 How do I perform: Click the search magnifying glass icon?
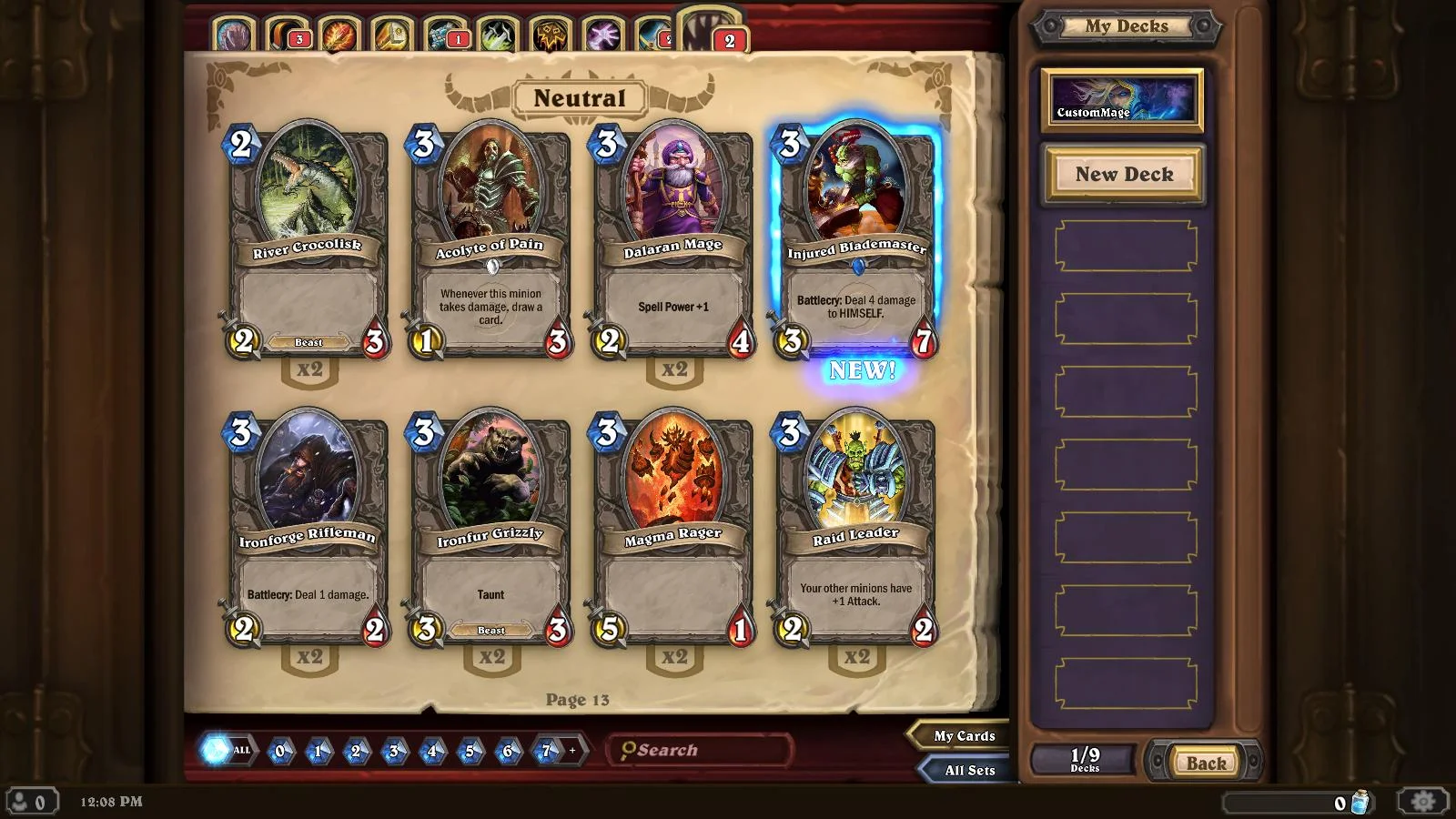point(630,750)
